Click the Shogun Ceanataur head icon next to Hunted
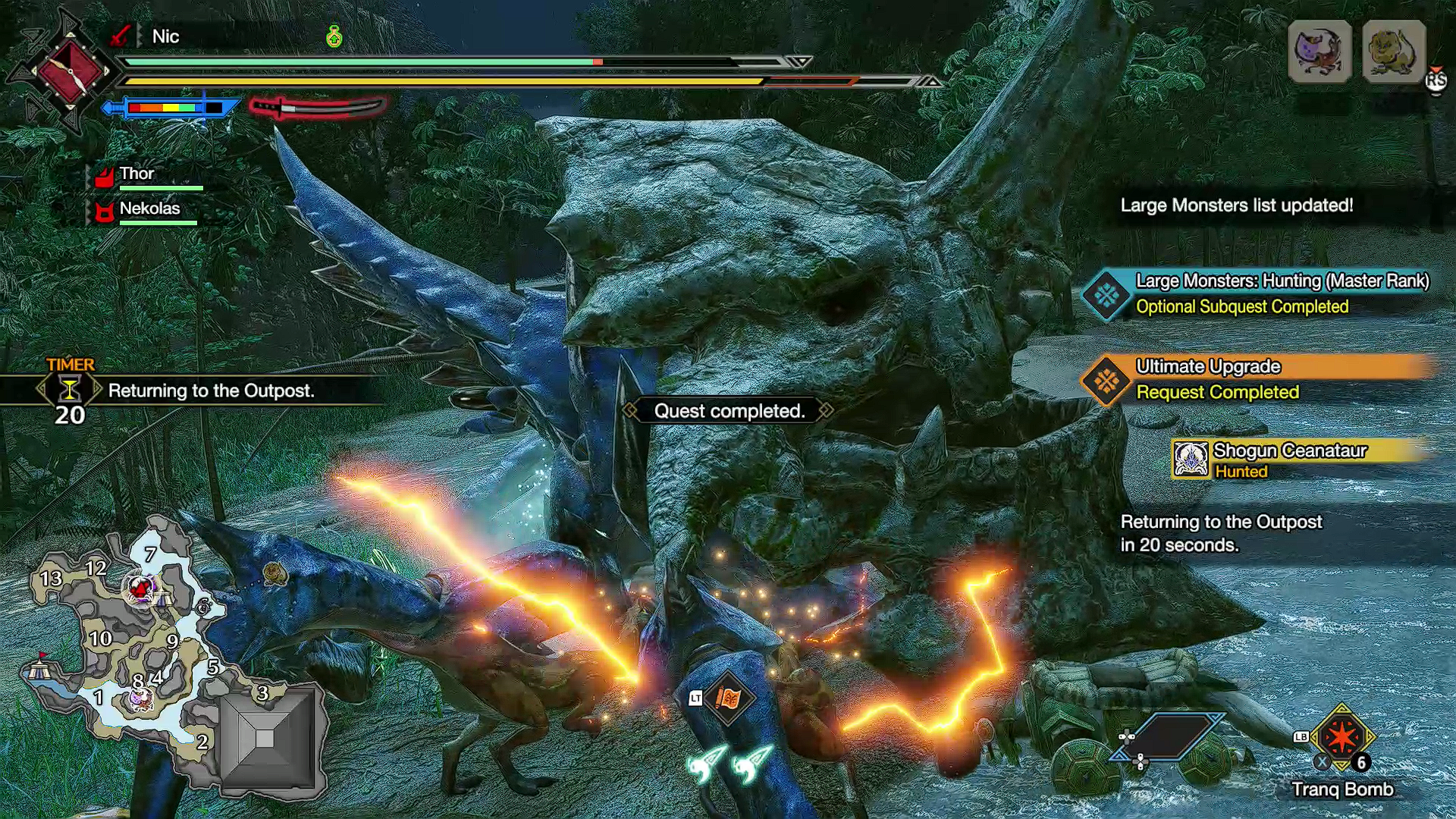 coord(1190,460)
